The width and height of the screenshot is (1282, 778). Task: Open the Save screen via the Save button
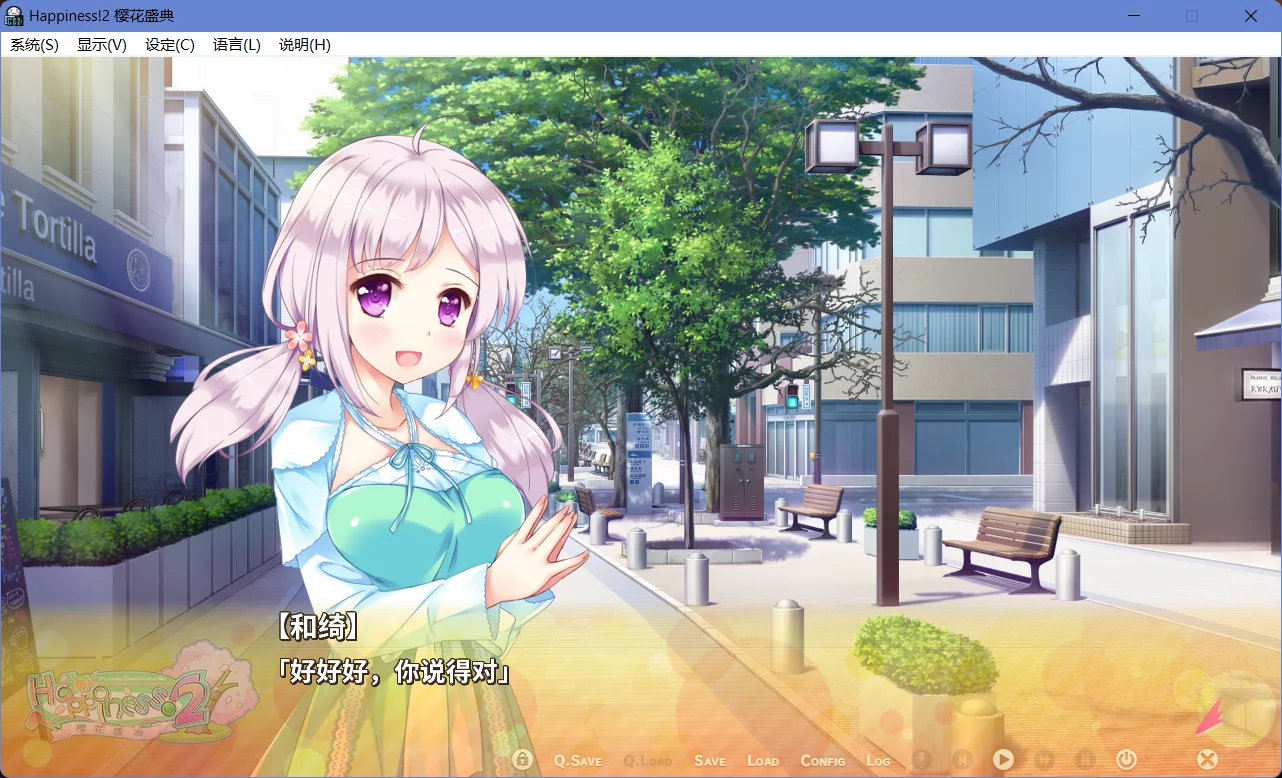710,760
